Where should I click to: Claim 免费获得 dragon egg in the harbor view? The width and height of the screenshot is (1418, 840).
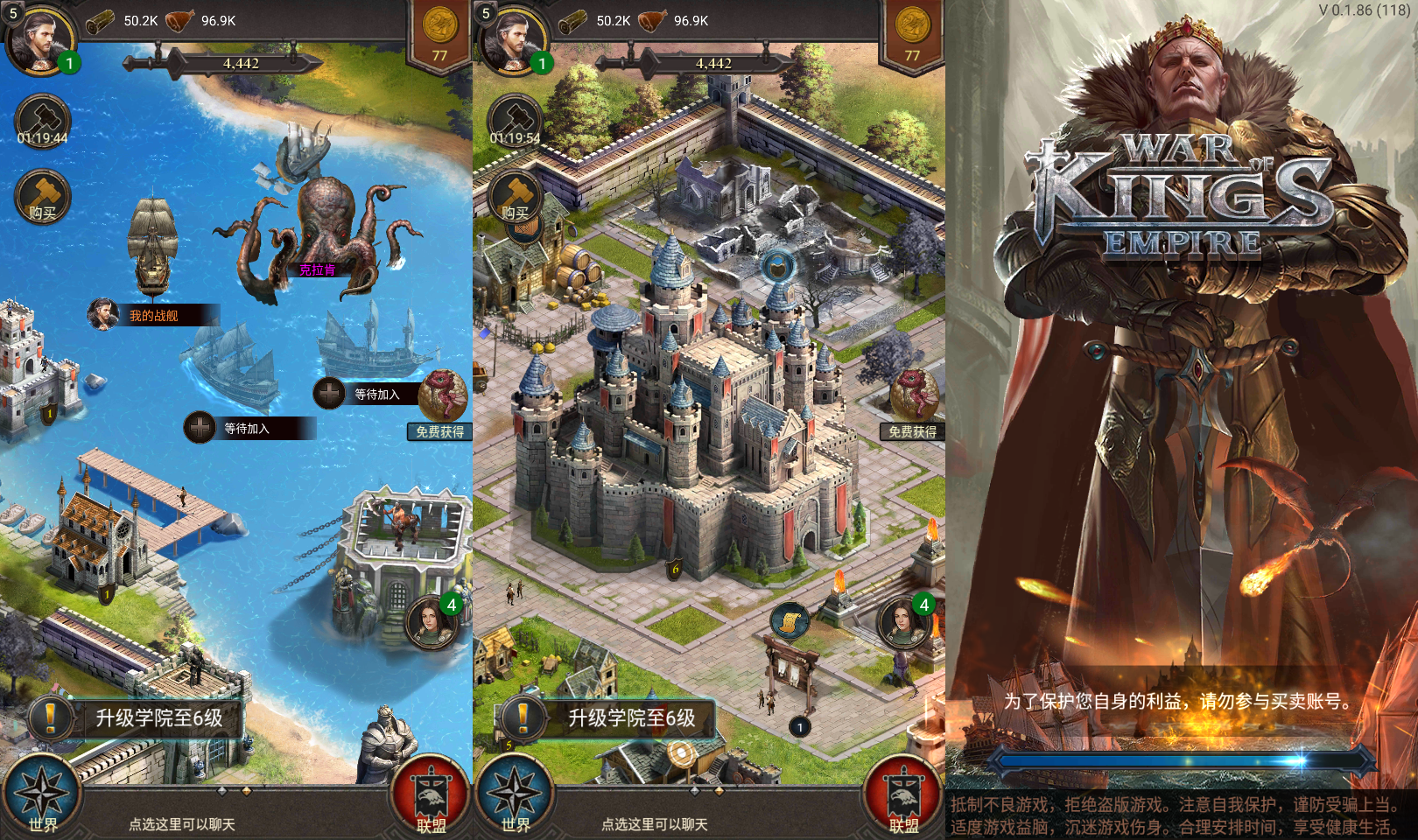(x=441, y=404)
